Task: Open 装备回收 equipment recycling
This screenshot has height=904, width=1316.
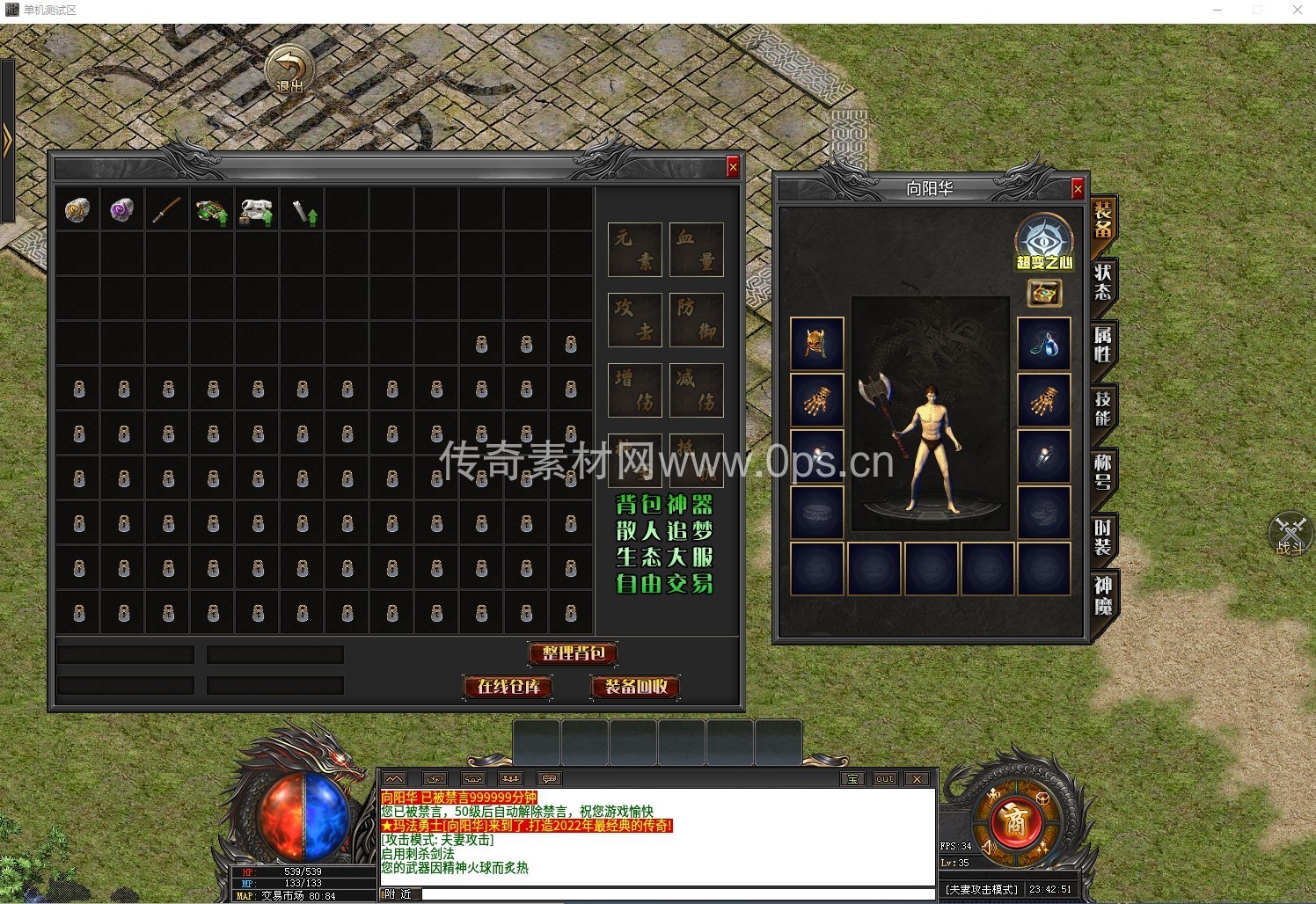Action: pyautogui.click(x=635, y=687)
